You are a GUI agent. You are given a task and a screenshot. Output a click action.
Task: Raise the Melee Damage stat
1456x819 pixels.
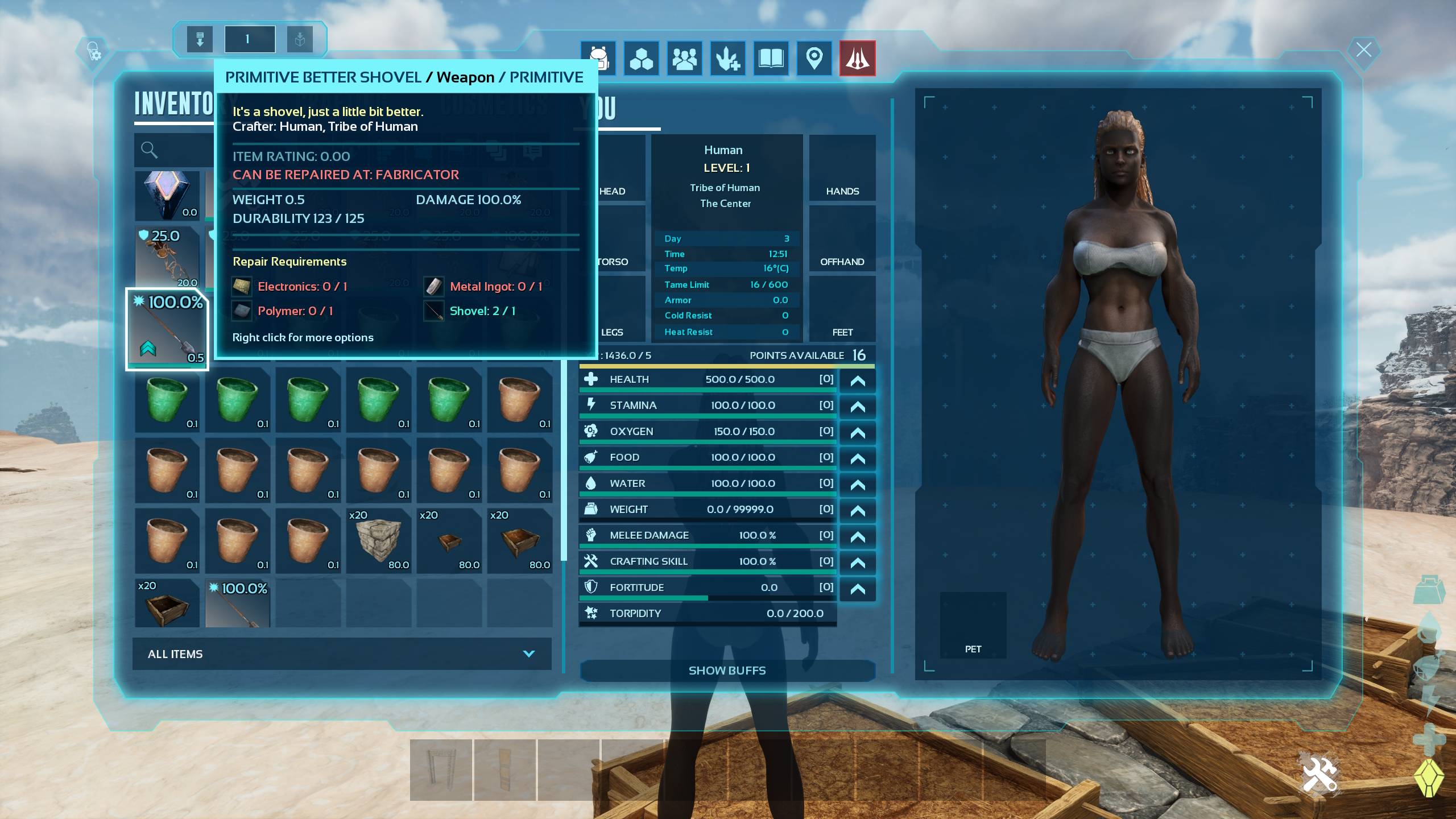[857, 536]
